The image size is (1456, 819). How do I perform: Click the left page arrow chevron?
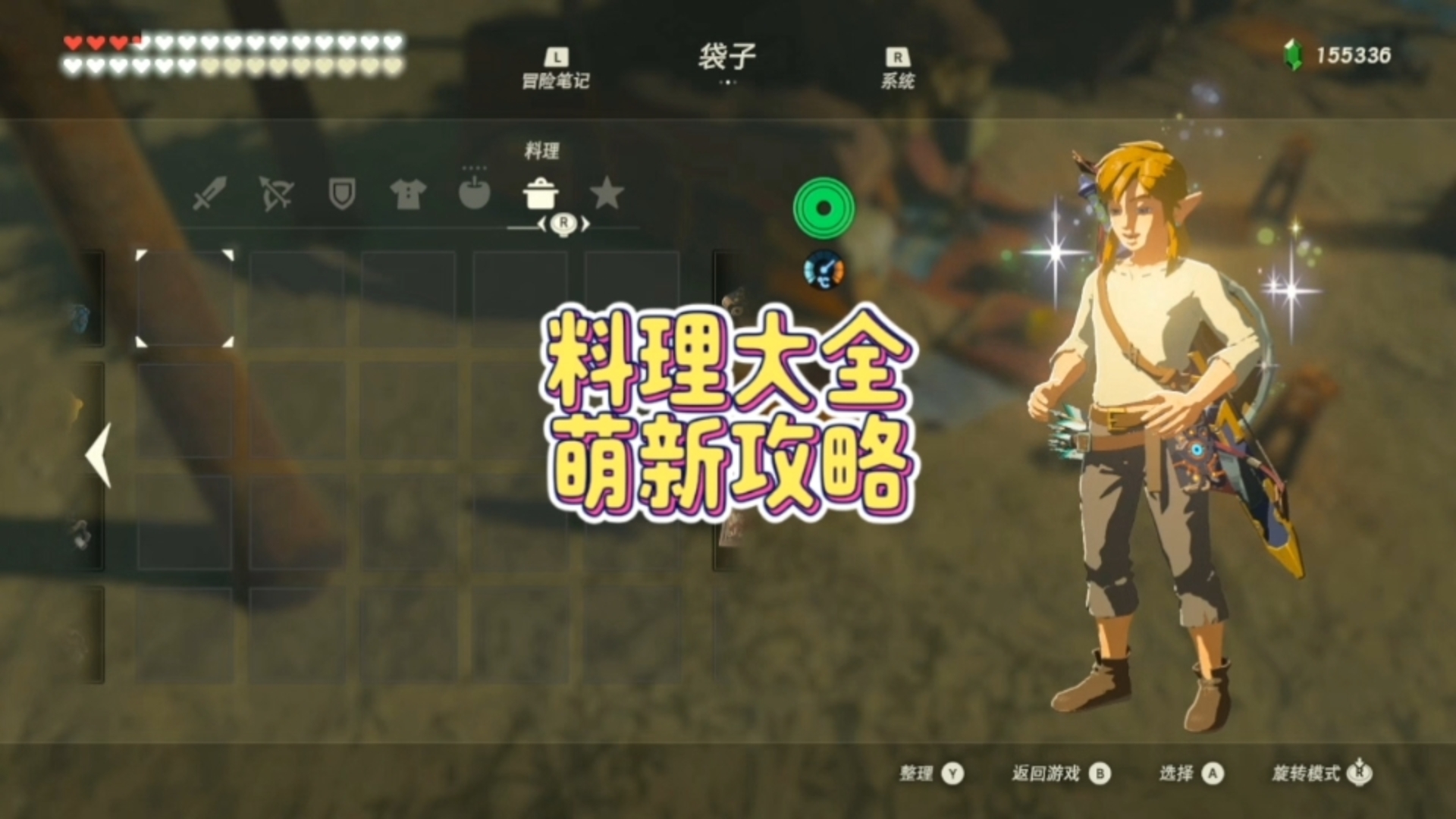point(96,455)
